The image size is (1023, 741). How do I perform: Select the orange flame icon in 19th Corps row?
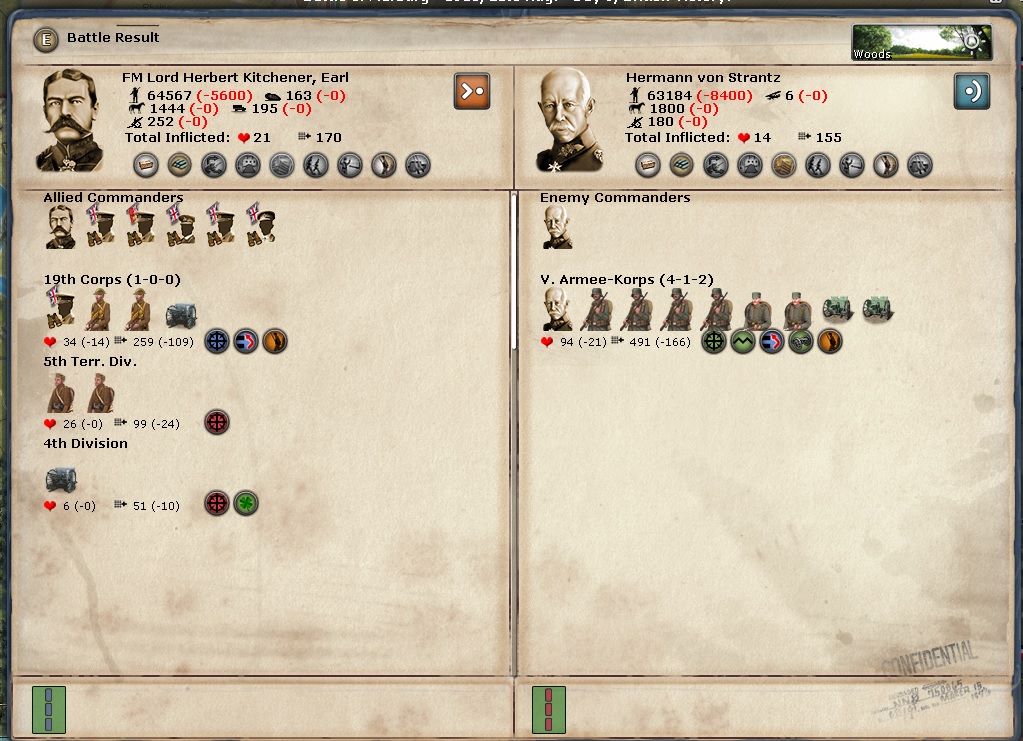[274, 341]
